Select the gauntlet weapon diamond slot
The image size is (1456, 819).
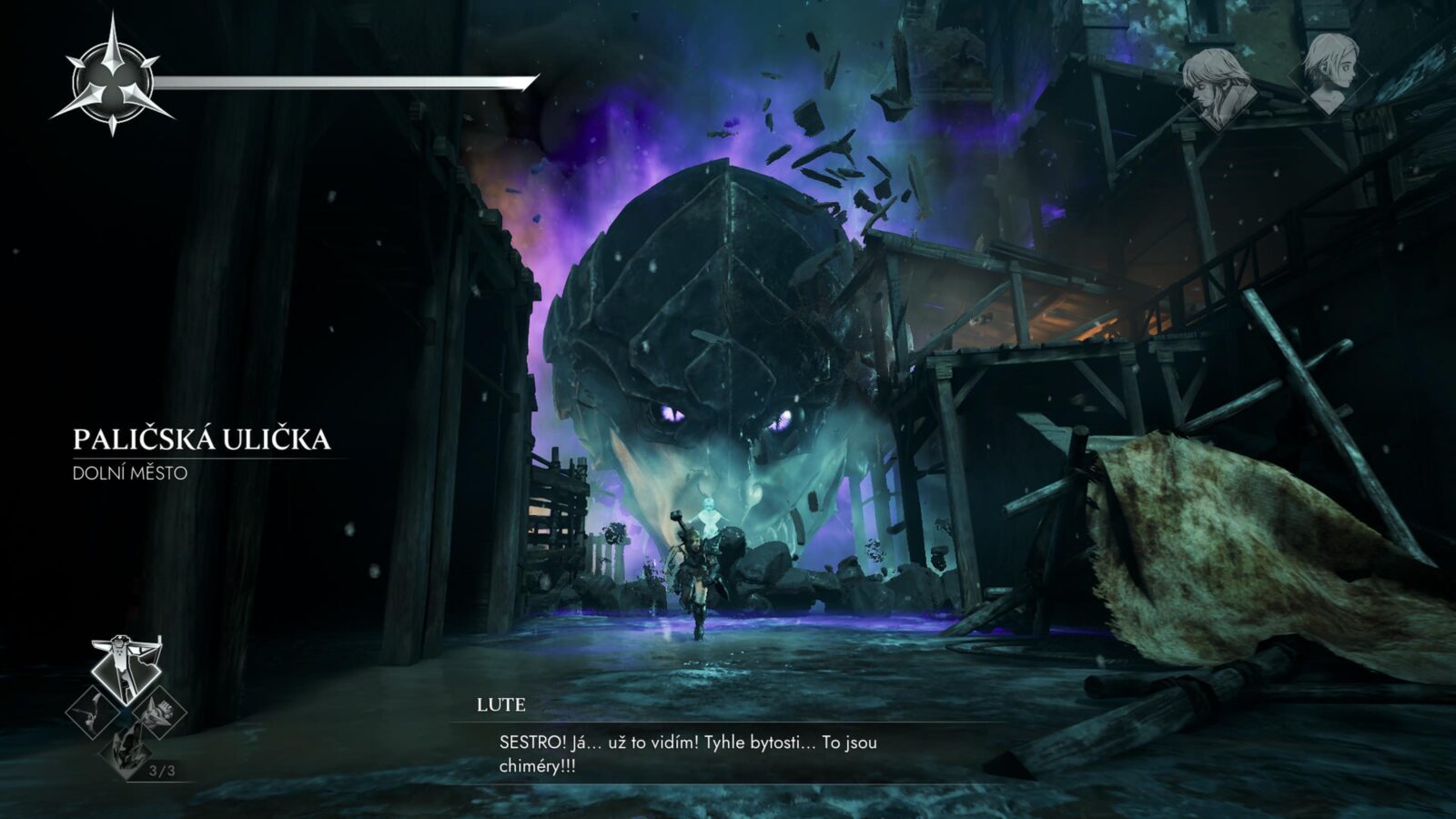coord(158,713)
